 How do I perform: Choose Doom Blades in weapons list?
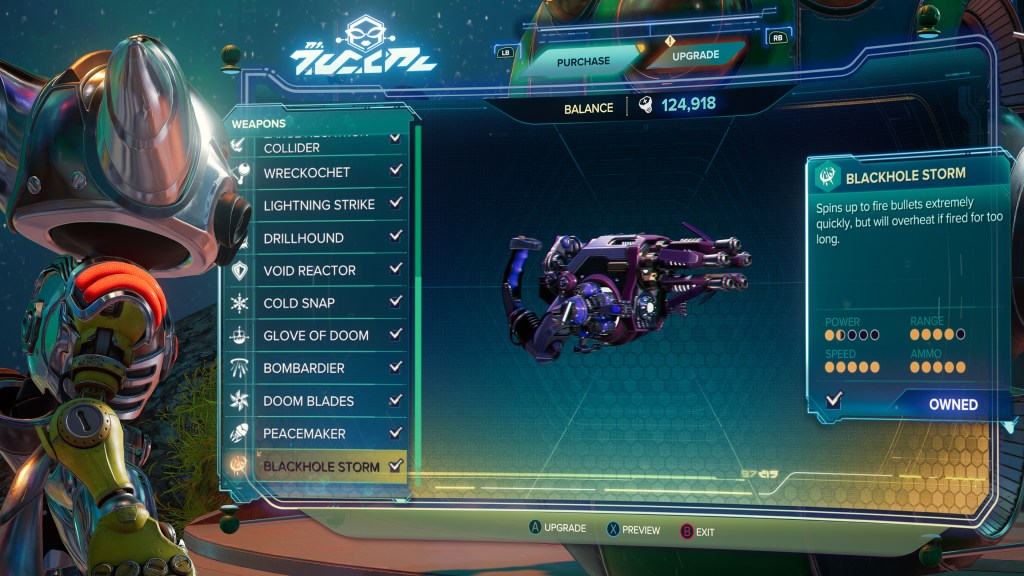point(310,401)
